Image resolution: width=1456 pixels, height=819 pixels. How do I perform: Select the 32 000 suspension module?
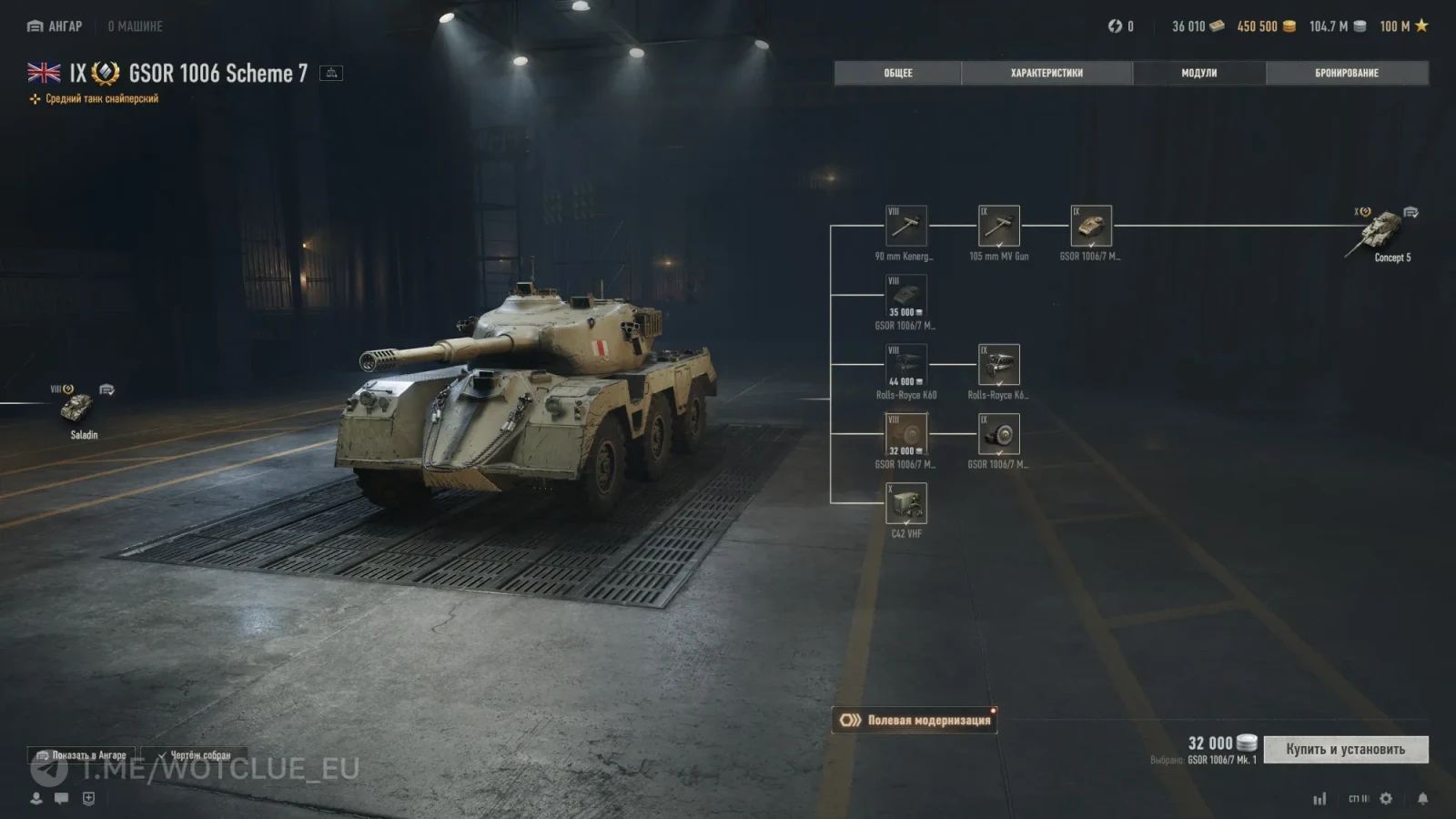click(x=905, y=434)
